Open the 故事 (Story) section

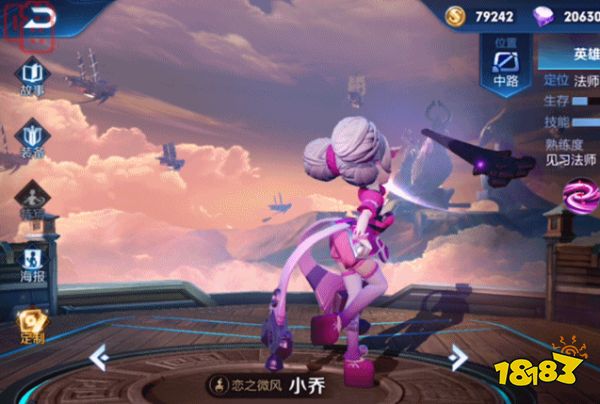coord(33,77)
